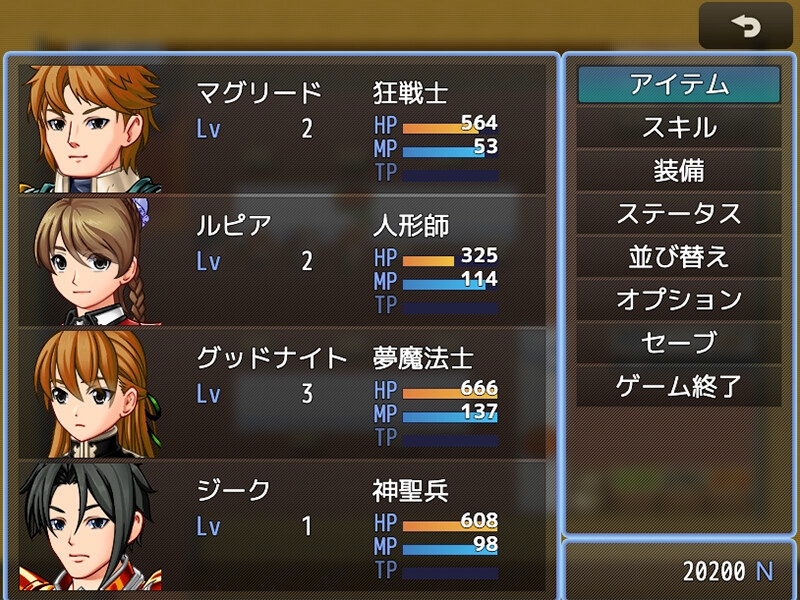This screenshot has height=600, width=800.
Task: Open the 装備 (Equipment) menu
Action: pyautogui.click(x=678, y=171)
